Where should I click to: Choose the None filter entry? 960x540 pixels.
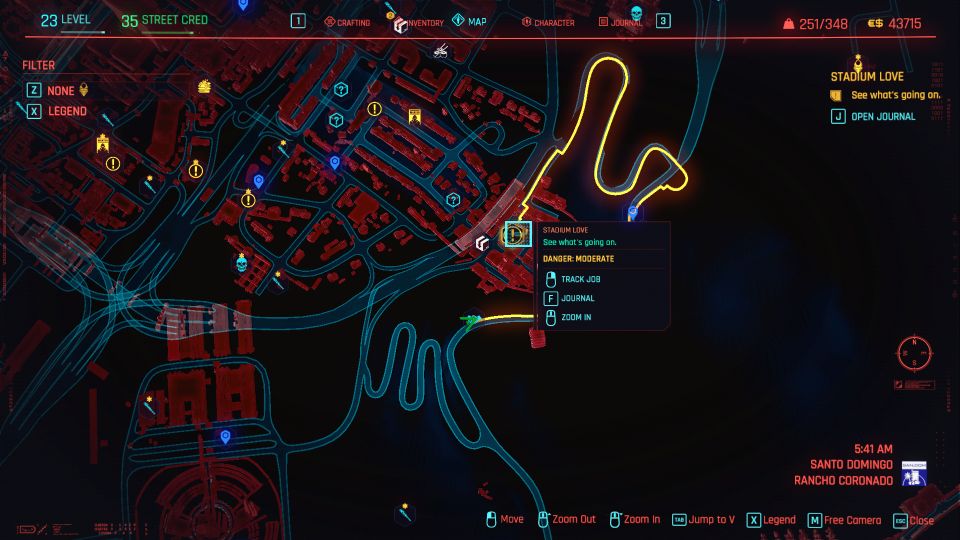coord(60,90)
